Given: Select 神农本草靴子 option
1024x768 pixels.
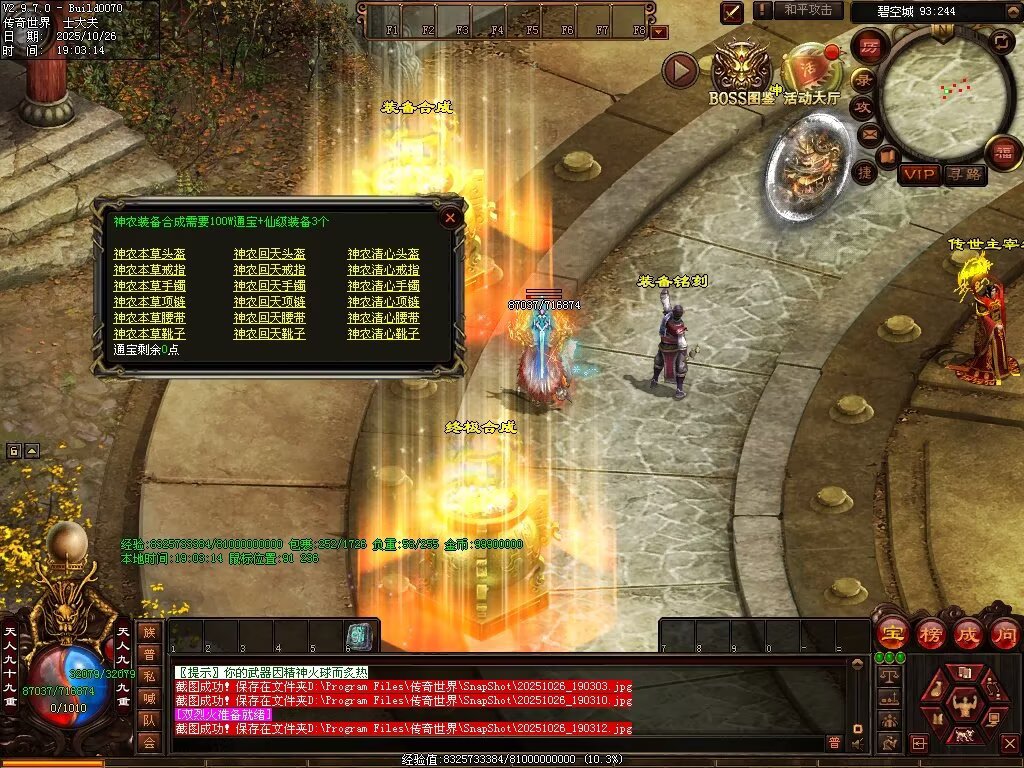Looking at the screenshot, I should pos(149,334).
